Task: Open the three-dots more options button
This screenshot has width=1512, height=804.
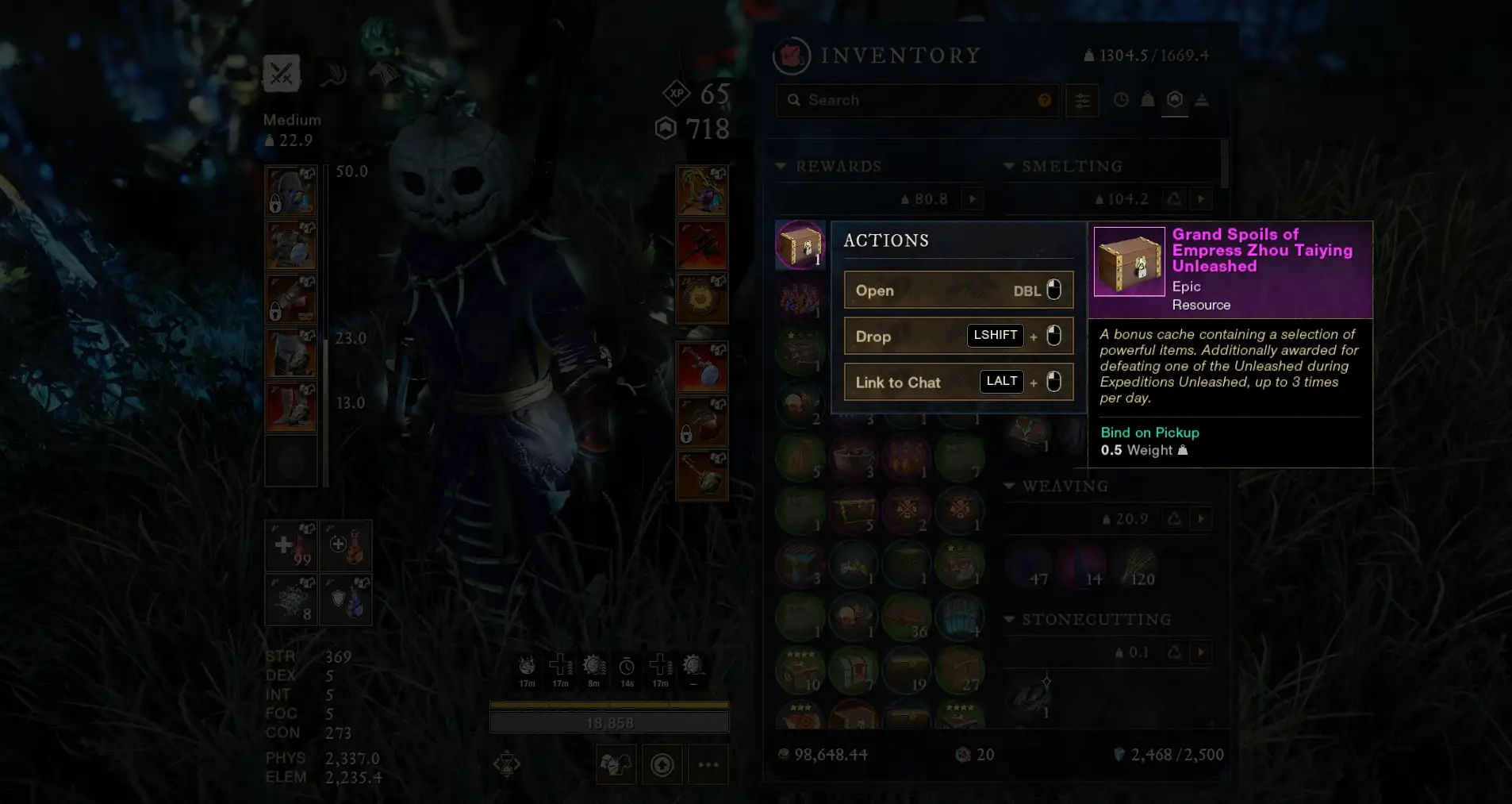Action: tap(708, 764)
